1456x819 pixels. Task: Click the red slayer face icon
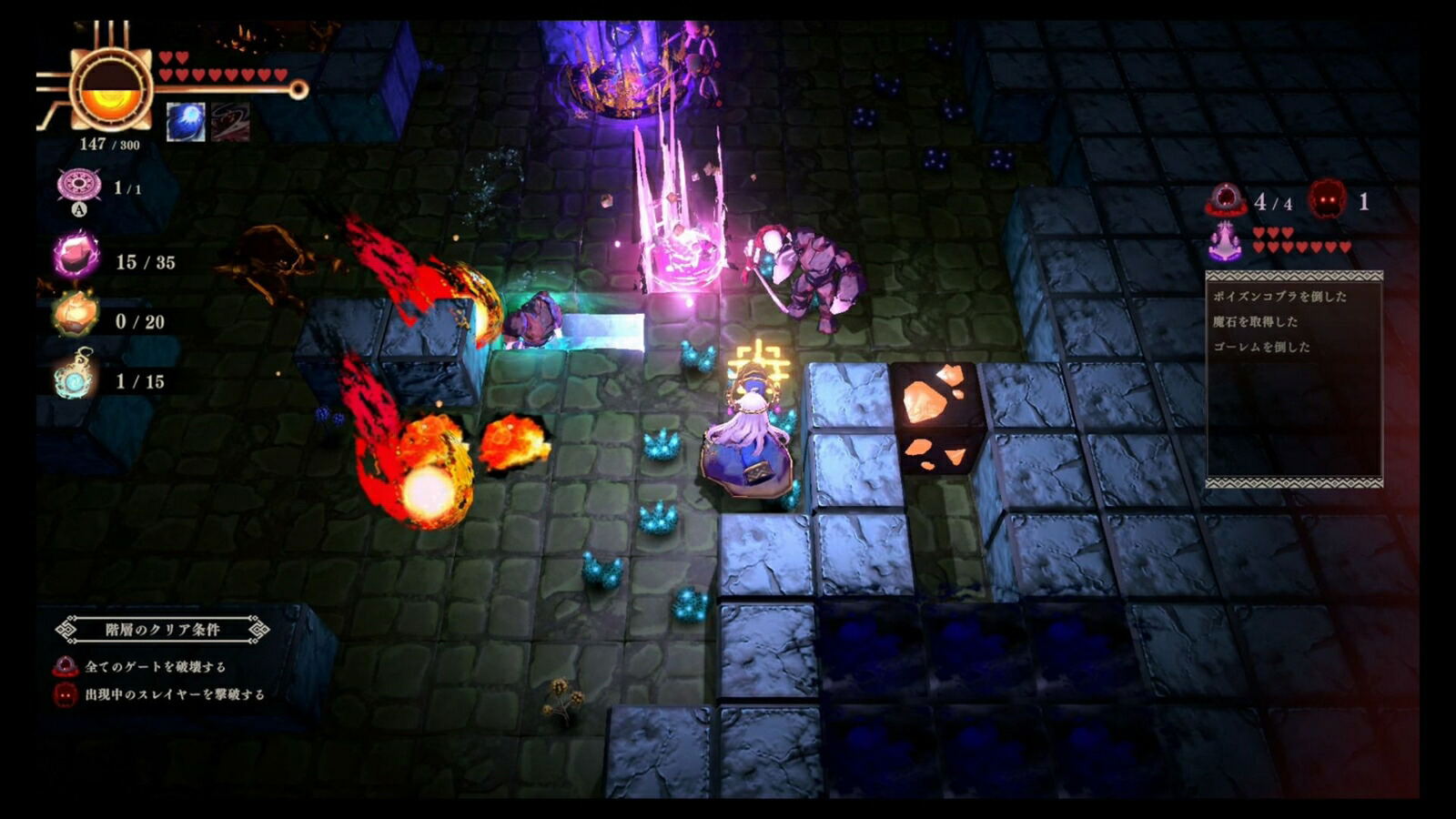tap(1327, 199)
